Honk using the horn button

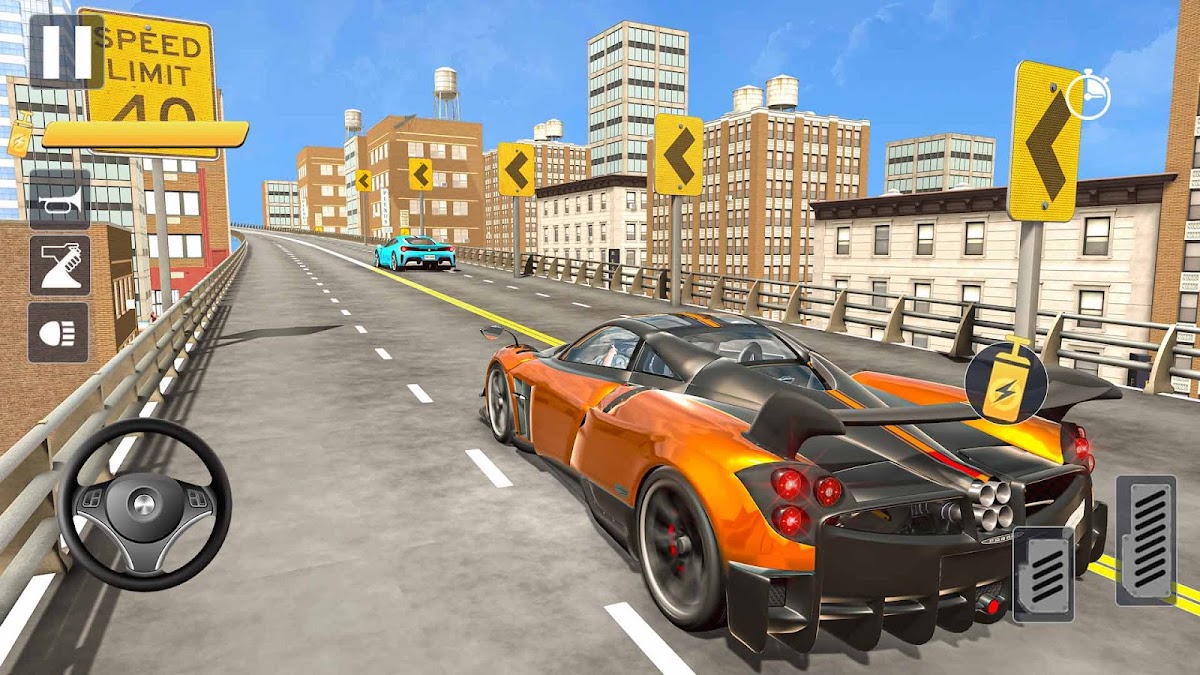59,200
